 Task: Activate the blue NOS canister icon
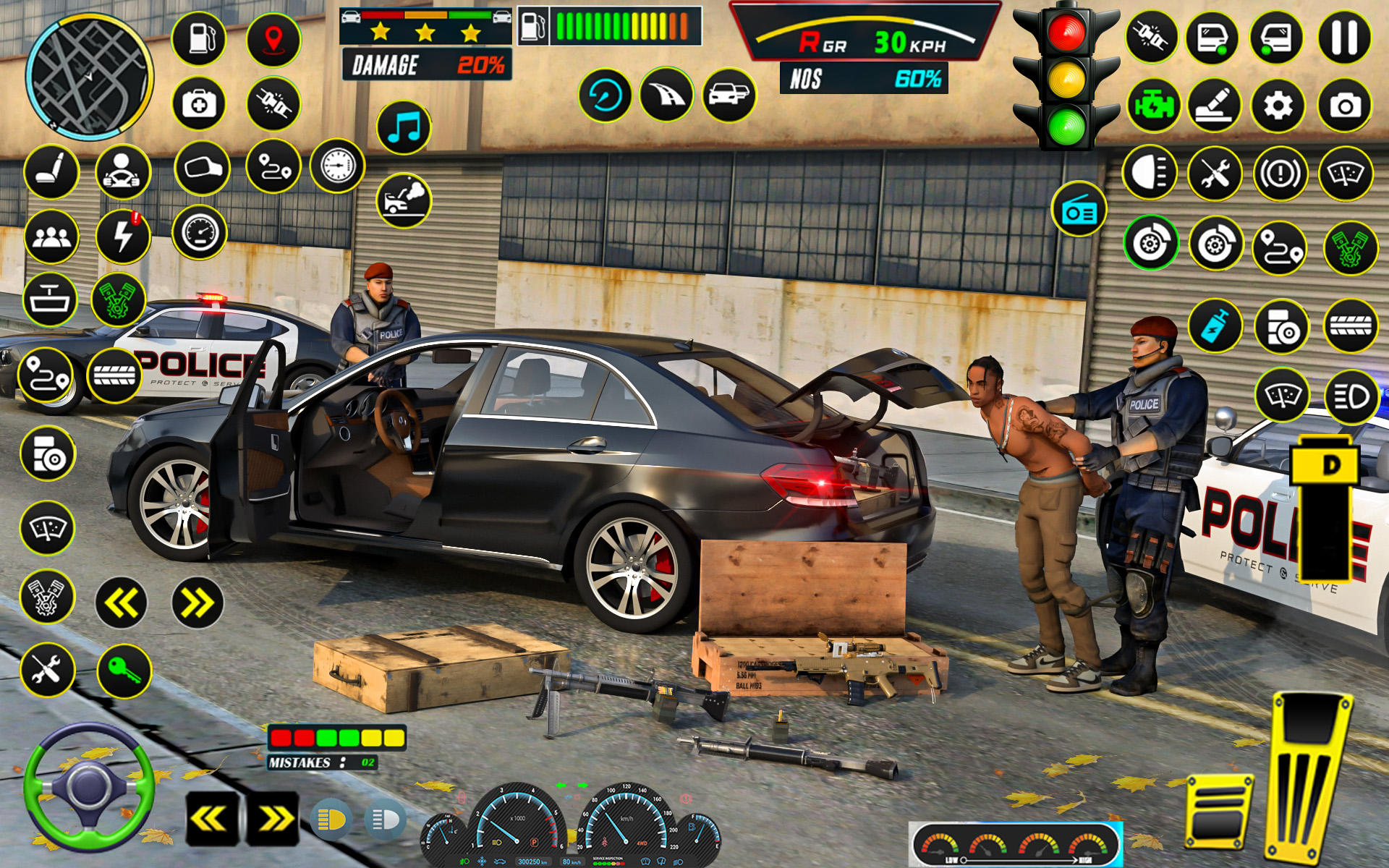click(x=1216, y=325)
